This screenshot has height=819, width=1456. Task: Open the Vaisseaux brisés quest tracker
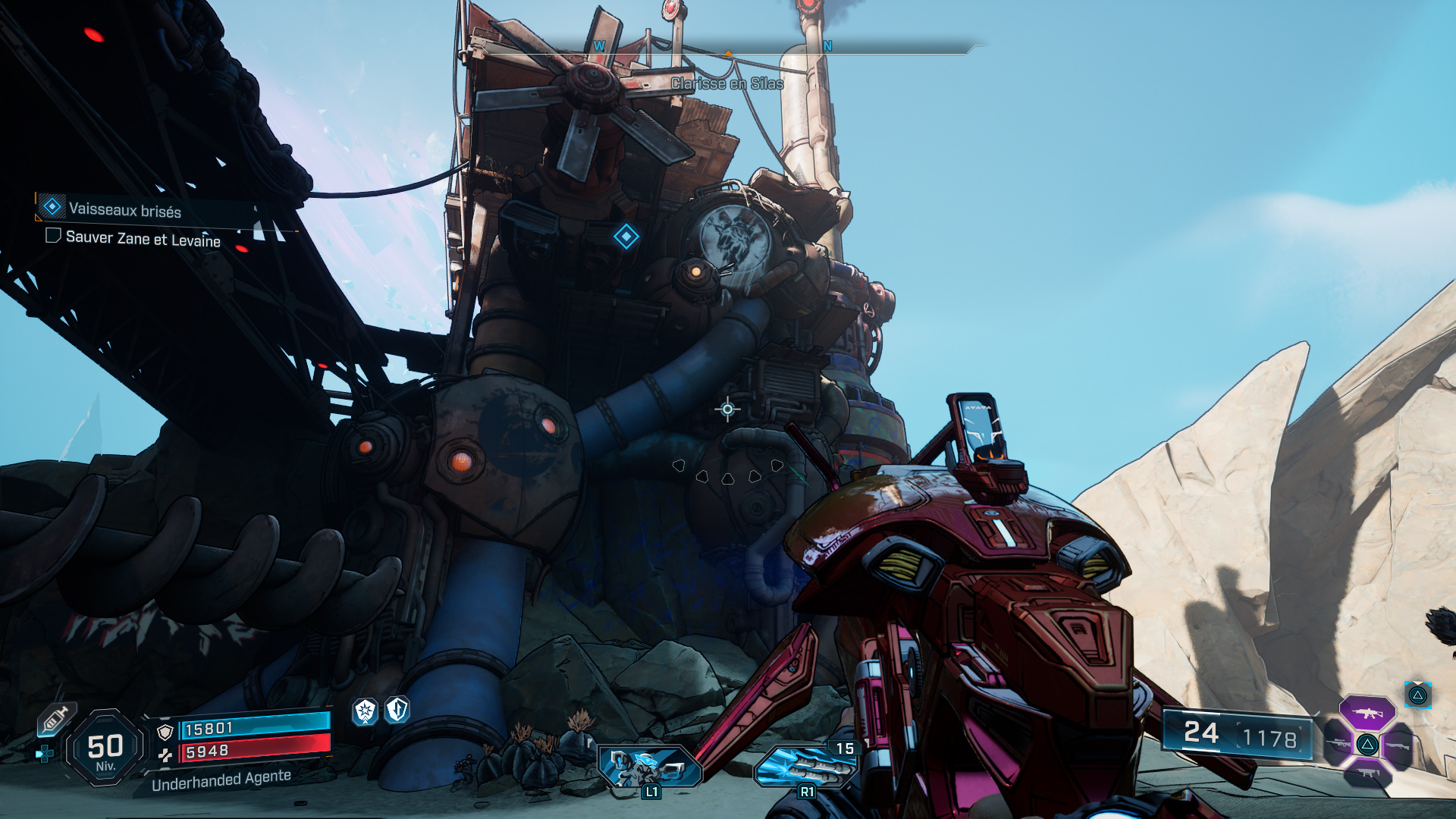[x=125, y=209]
